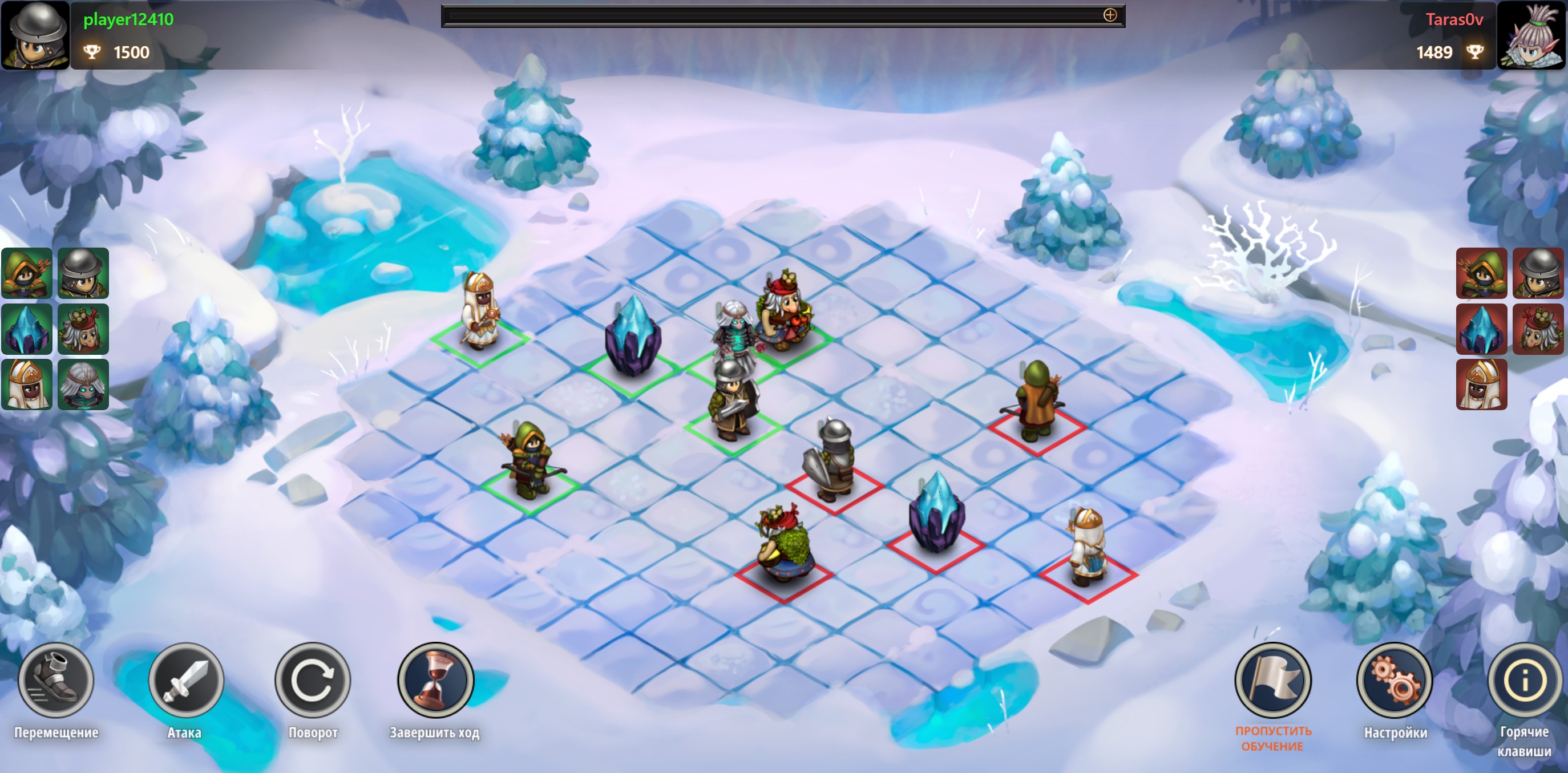Image resolution: width=1568 pixels, height=773 pixels.
Task: Open the Настройки gears menu
Action: click(x=1394, y=680)
